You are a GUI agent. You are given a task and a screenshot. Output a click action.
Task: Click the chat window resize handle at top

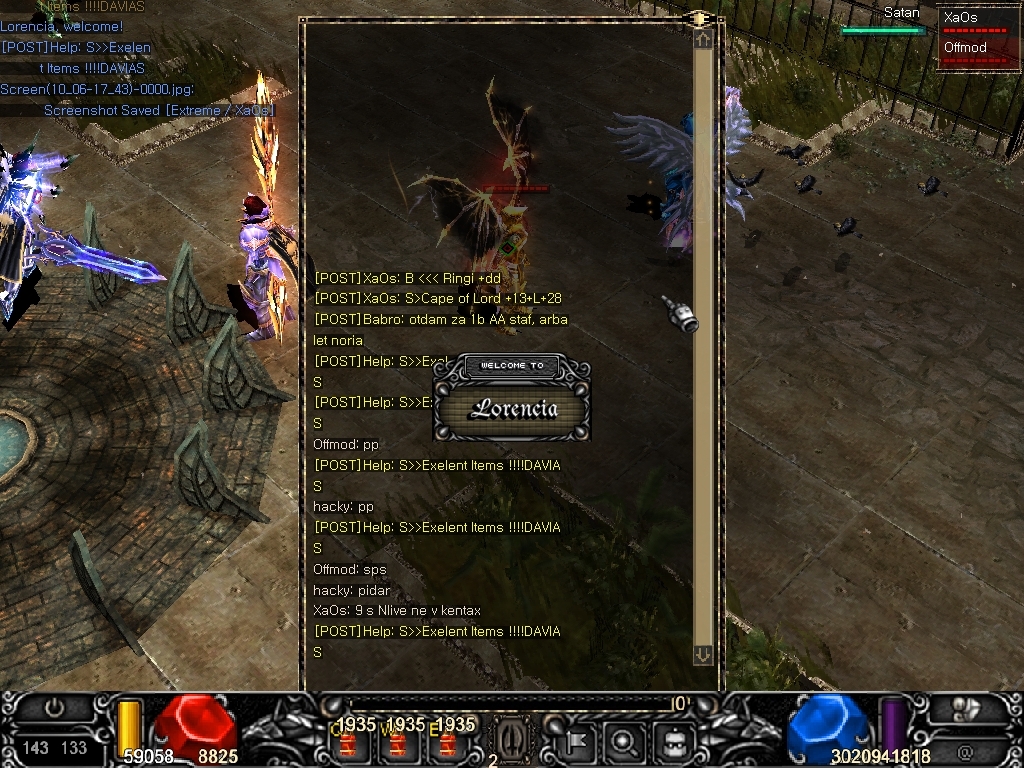pyautogui.click(x=700, y=18)
